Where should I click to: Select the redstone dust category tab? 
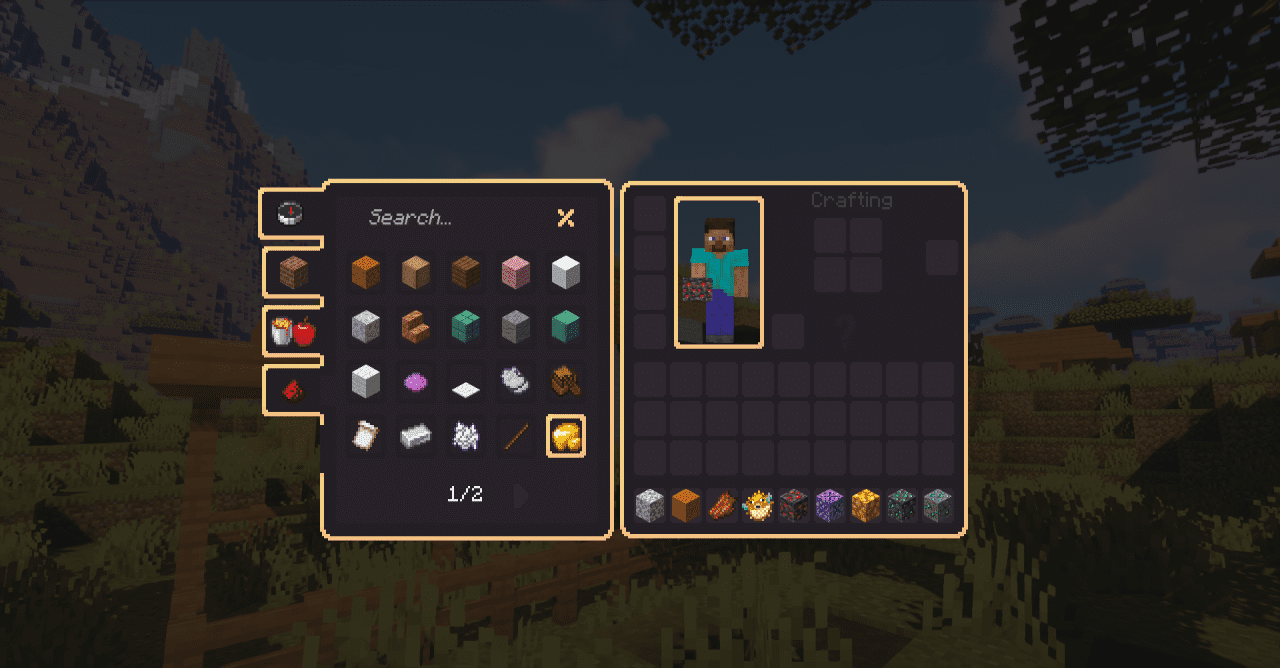293,390
